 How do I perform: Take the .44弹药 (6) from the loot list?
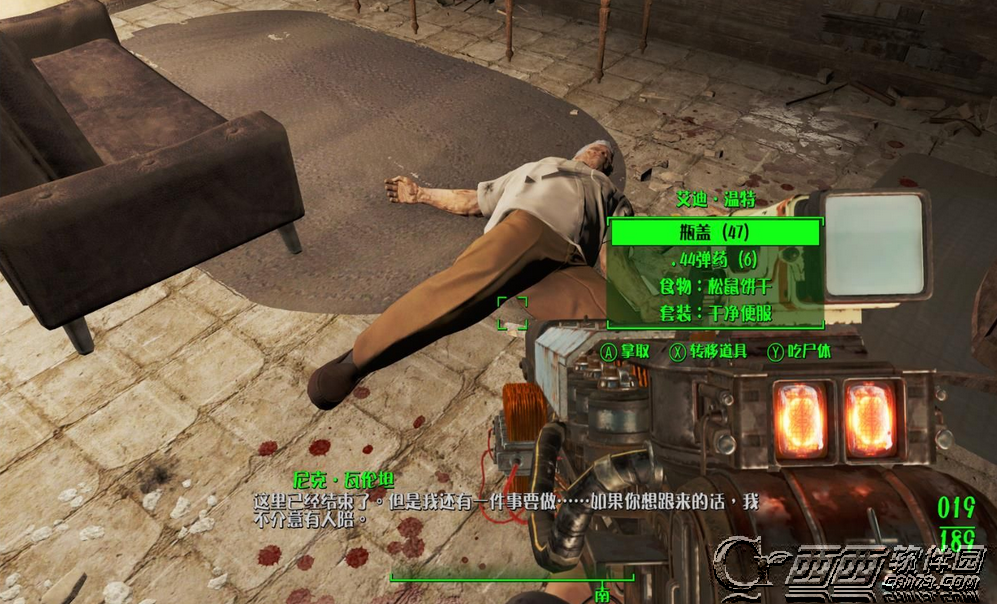click(715, 260)
